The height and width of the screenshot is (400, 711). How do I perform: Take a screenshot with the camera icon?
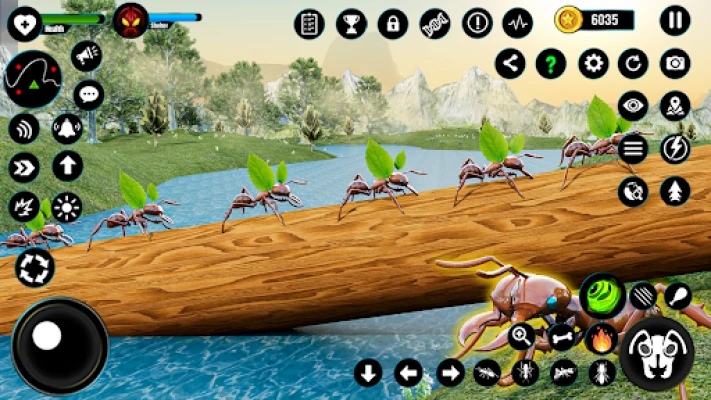[676, 64]
